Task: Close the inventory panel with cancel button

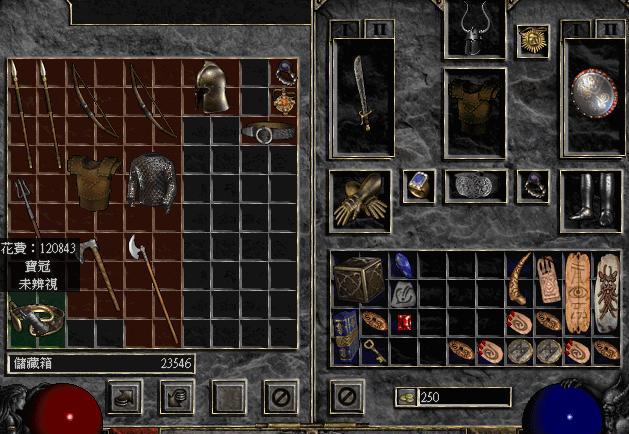Action: pyautogui.click(x=343, y=396)
